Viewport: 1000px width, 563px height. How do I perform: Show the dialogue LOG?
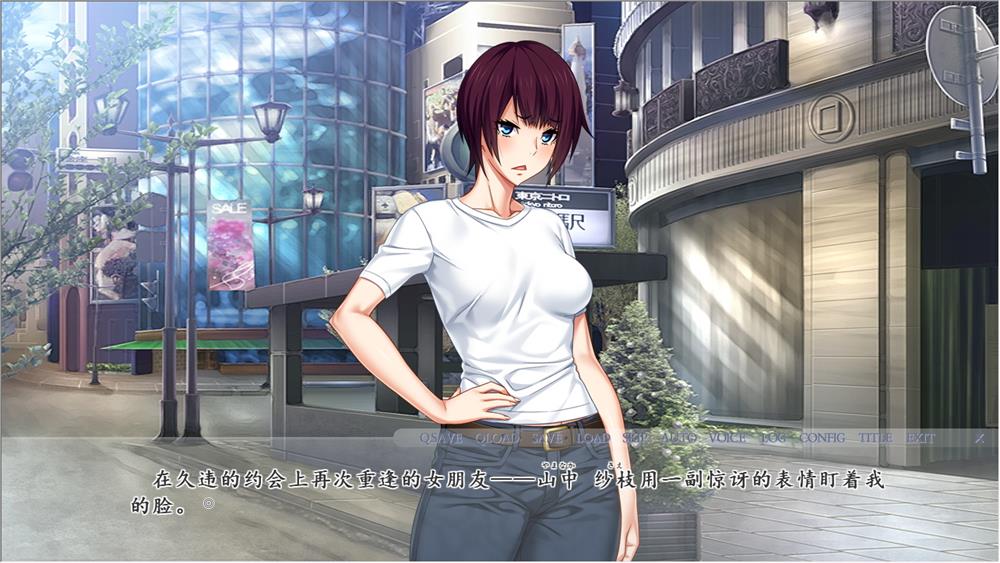click(x=773, y=438)
